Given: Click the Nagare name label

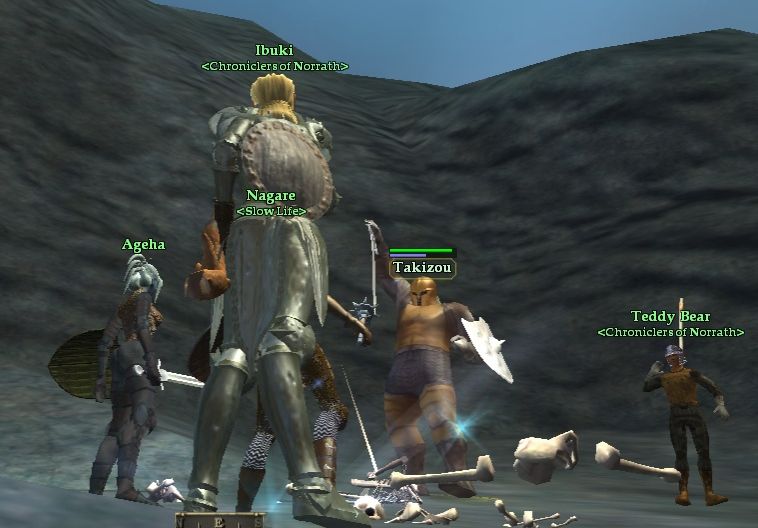Looking at the screenshot, I should coord(271,196).
